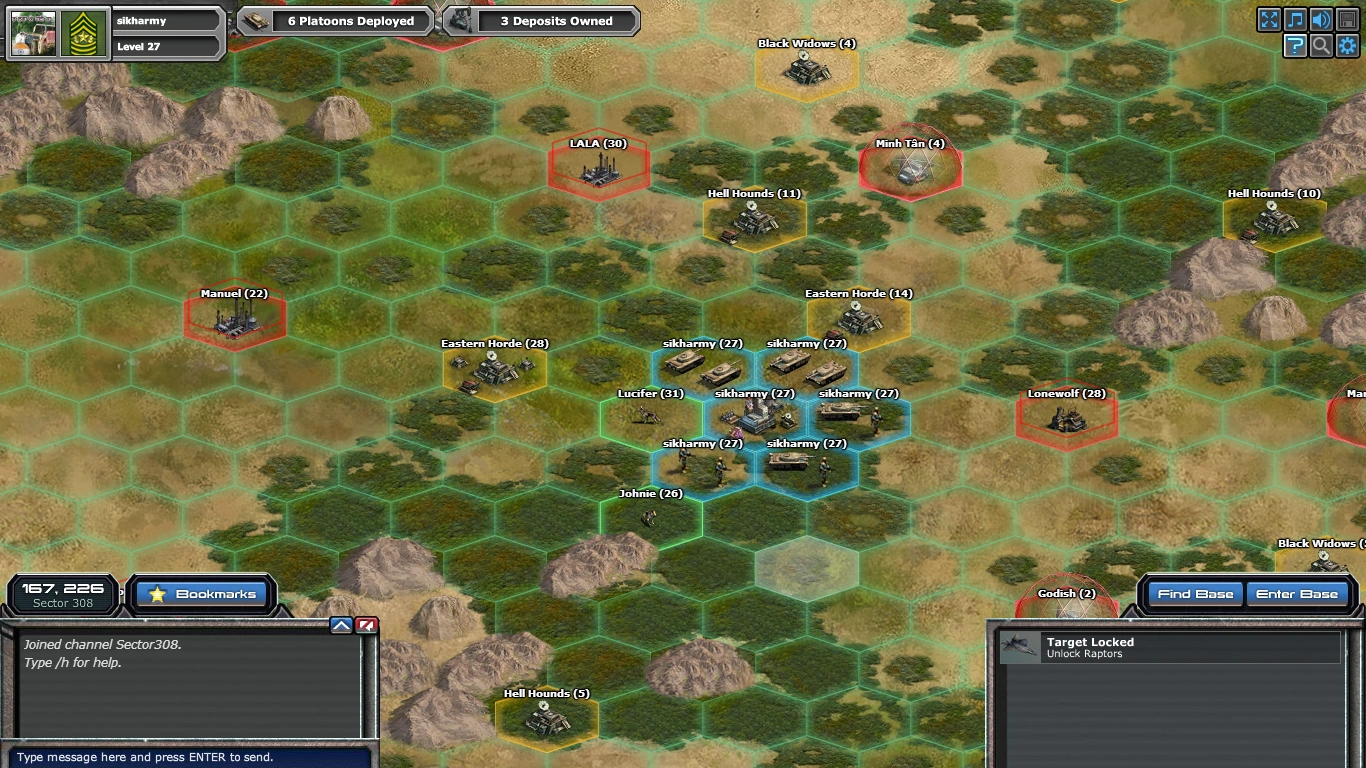Hide chat using the red chat toggle
This screenshot has height=768, width=1366.
pos(364,624)
